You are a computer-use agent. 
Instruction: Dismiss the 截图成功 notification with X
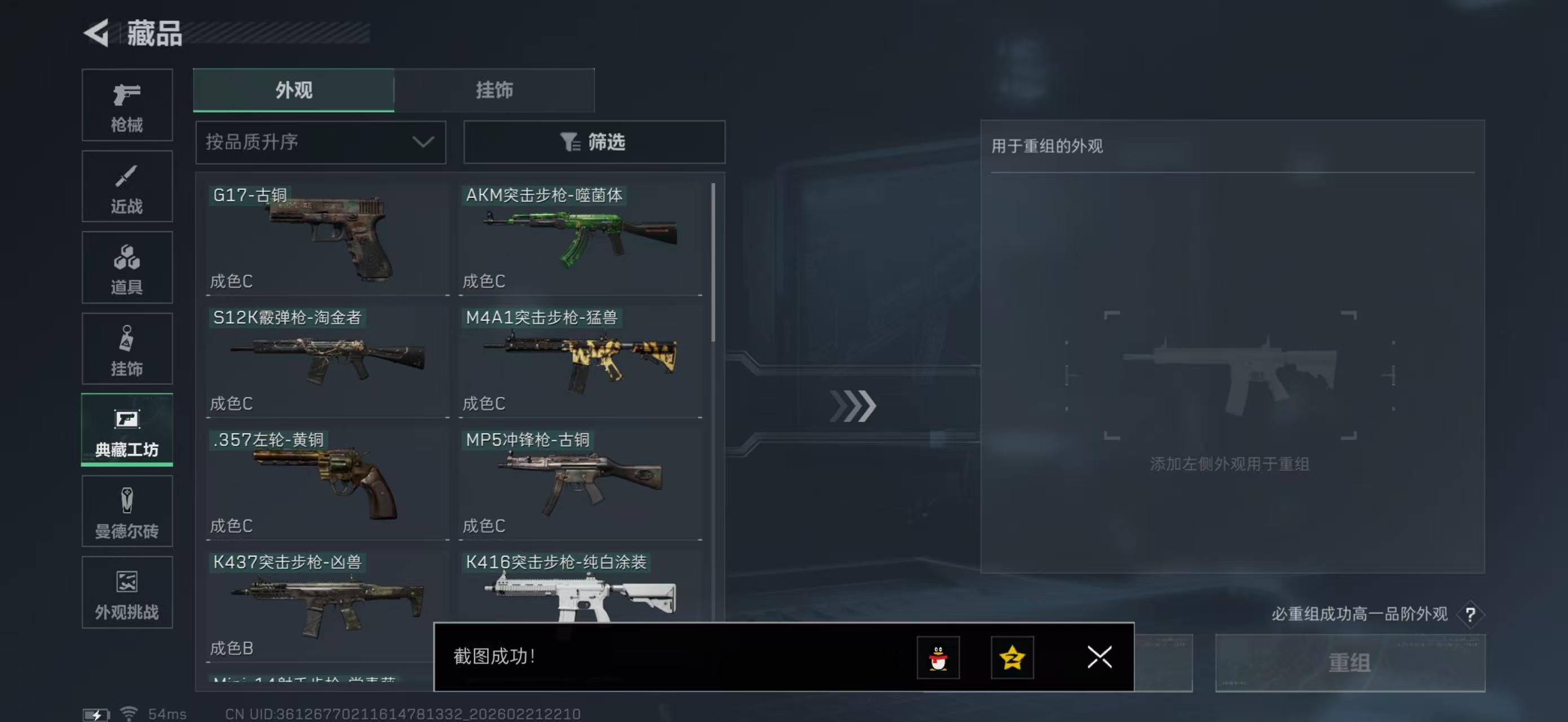click(x=1099, y=657)
